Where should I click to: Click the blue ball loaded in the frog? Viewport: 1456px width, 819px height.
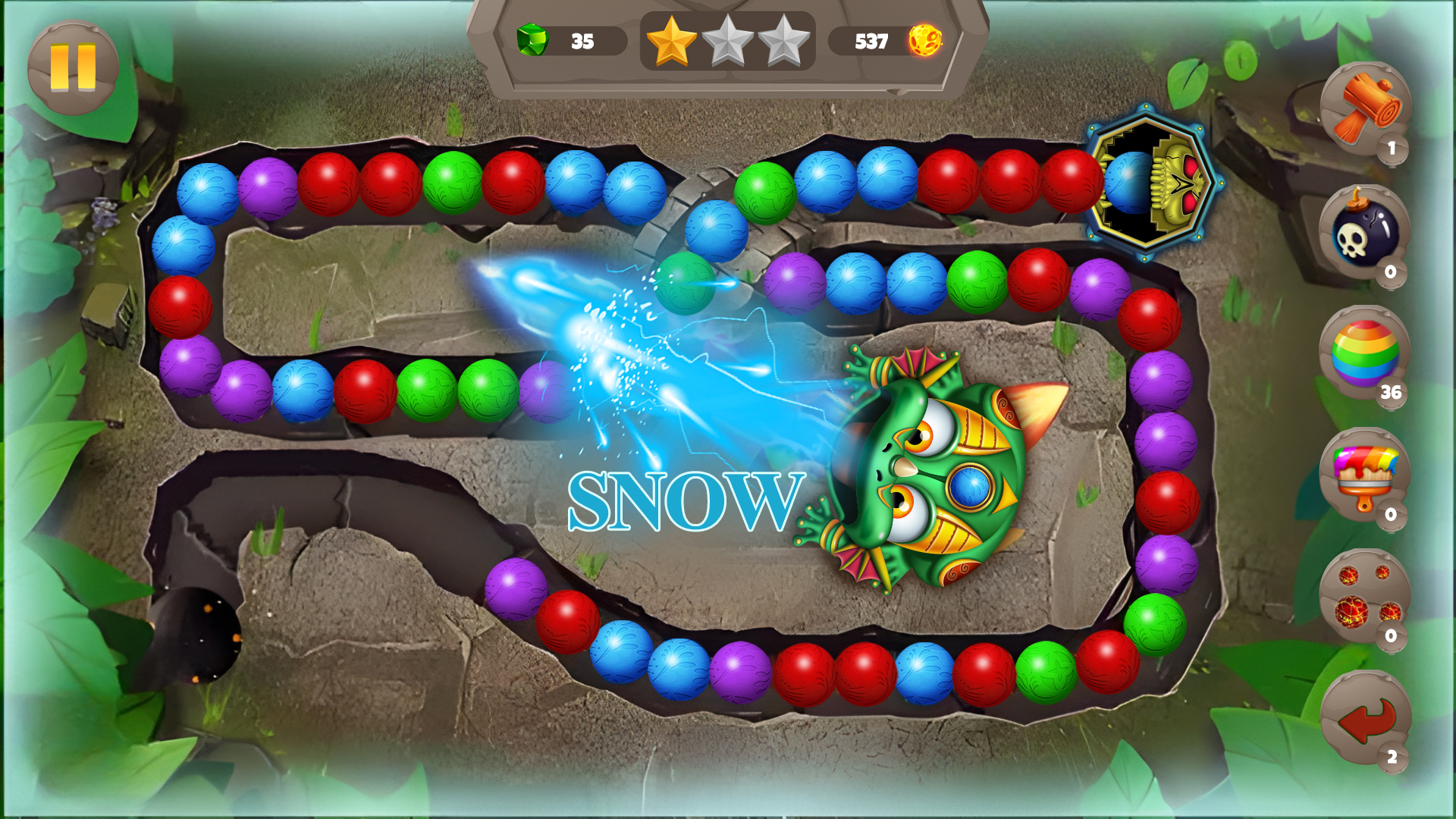coord(971,485)
